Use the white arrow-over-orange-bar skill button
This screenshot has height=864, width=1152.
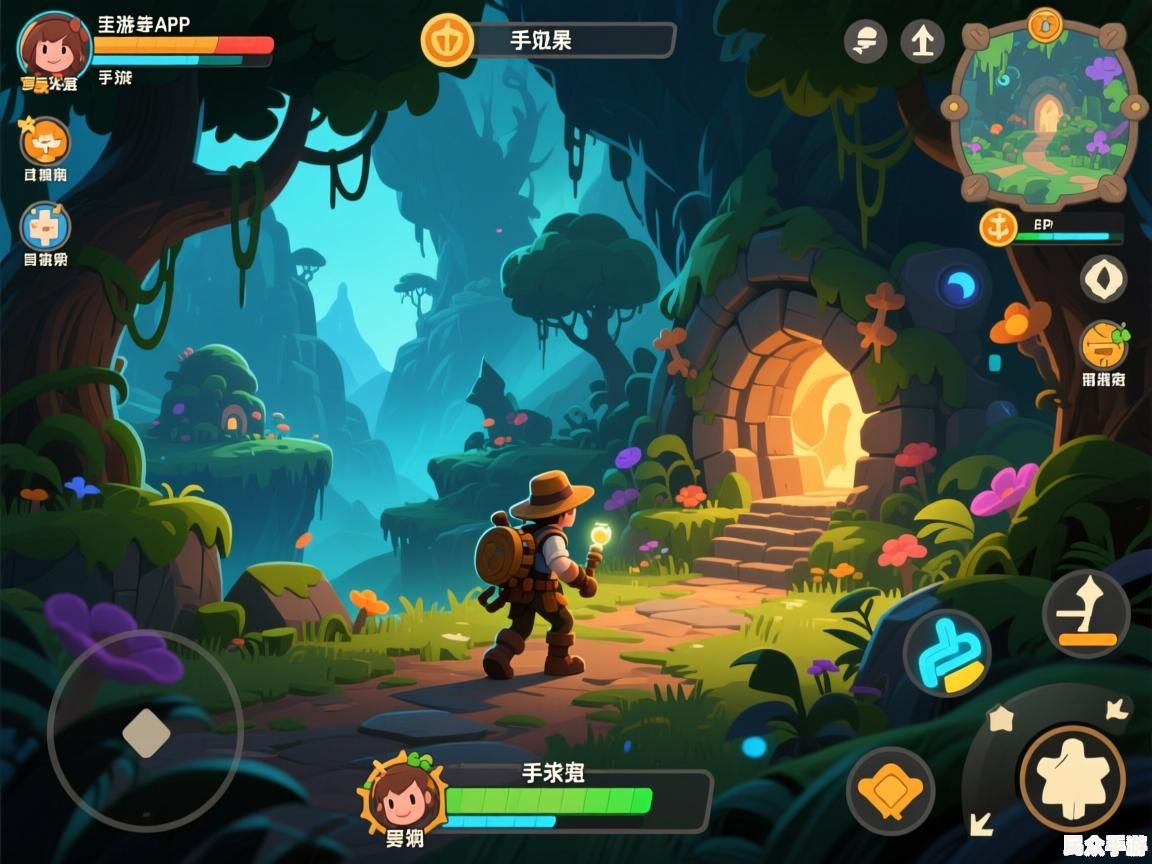(1086, 614)
